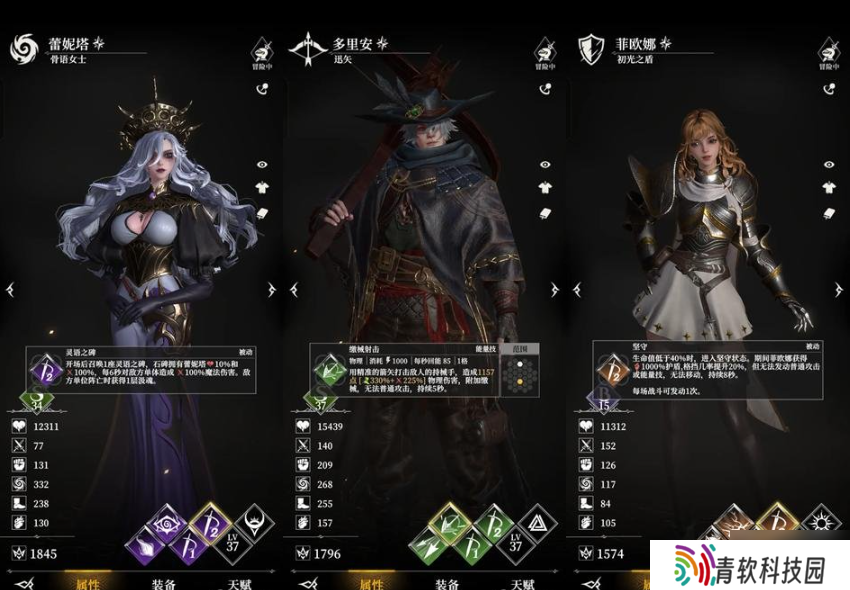This screenshot has width=850, height=590.
Task: Click 蕾妮塔's 冒险中 status badge
Action: 262,52
